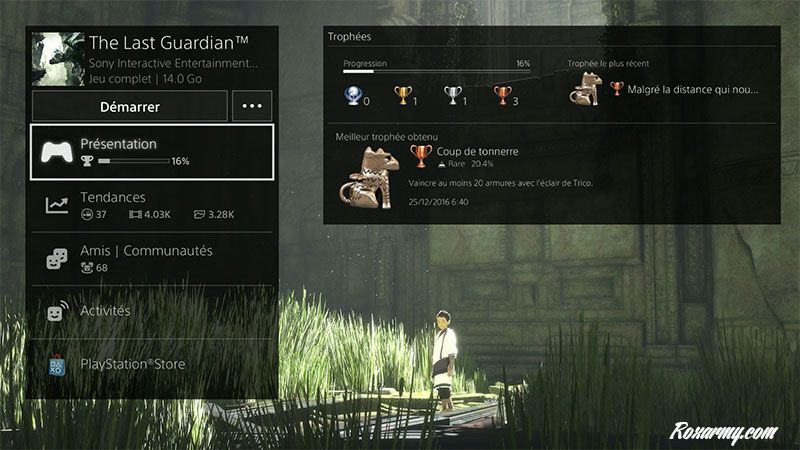800x450 pixels.
Task: Select the Présentation menu entry
Action: (x=152, y=151)
